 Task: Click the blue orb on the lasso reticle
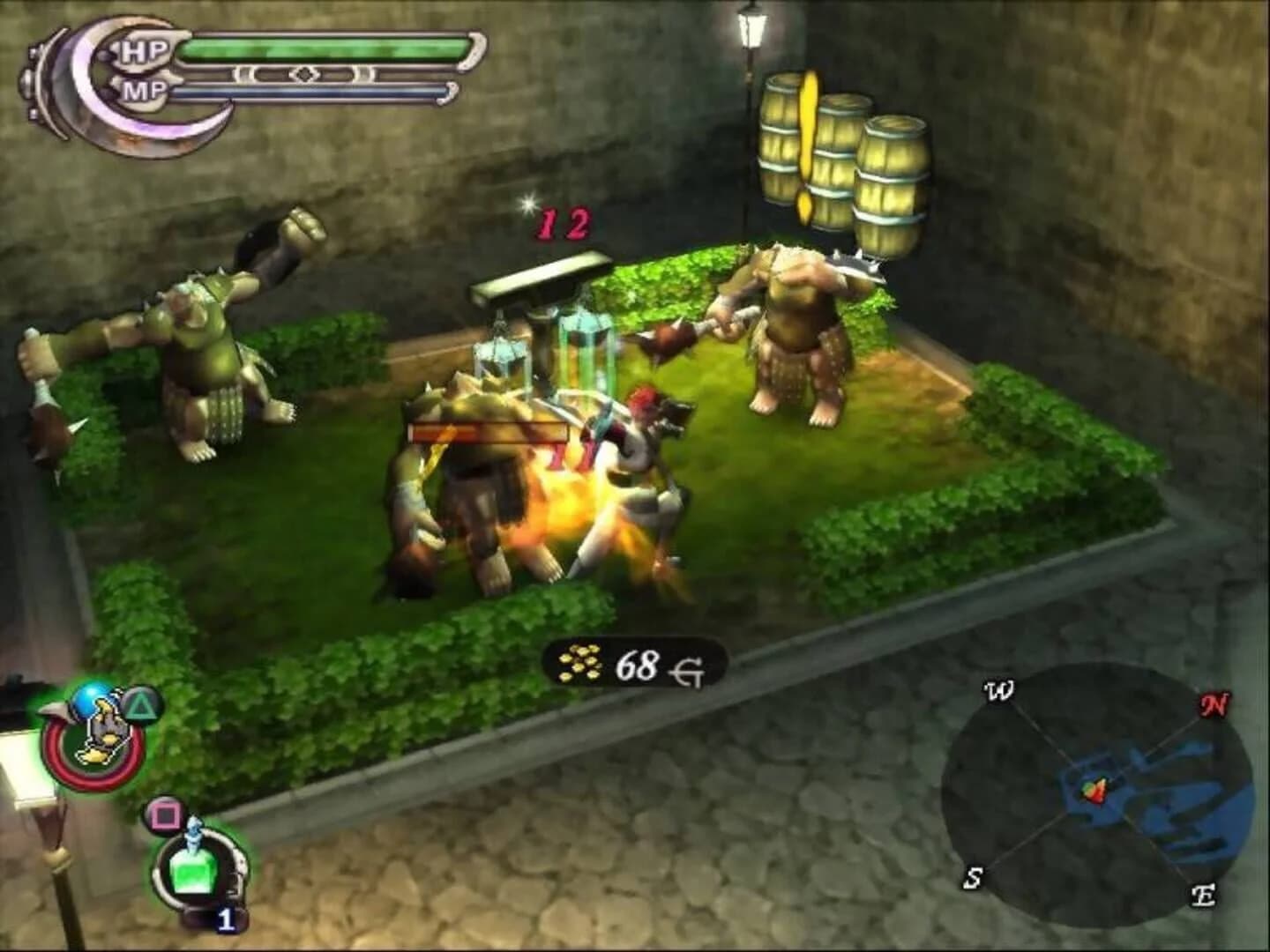91,701
